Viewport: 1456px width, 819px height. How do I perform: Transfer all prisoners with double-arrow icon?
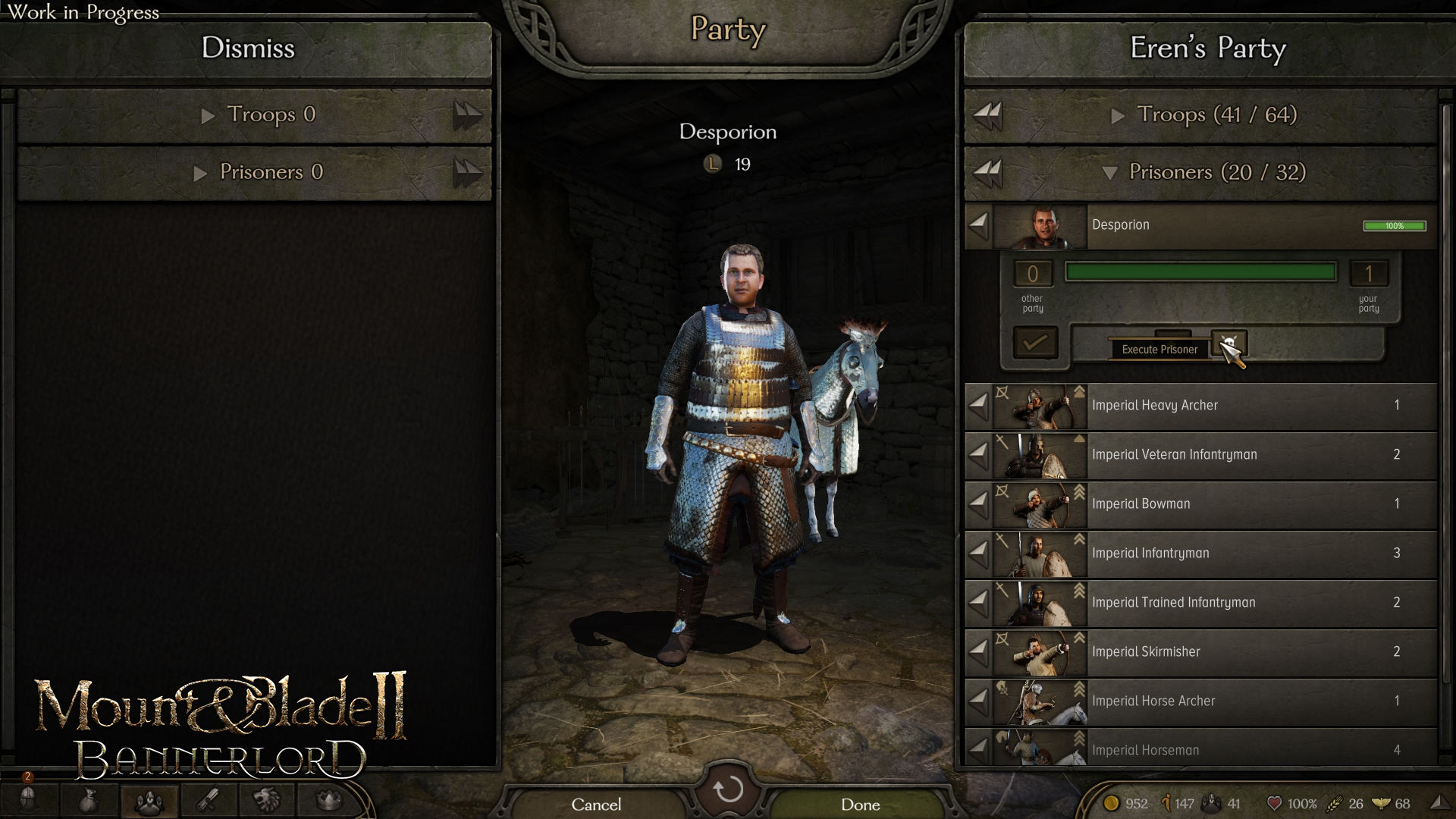[987, 172]
